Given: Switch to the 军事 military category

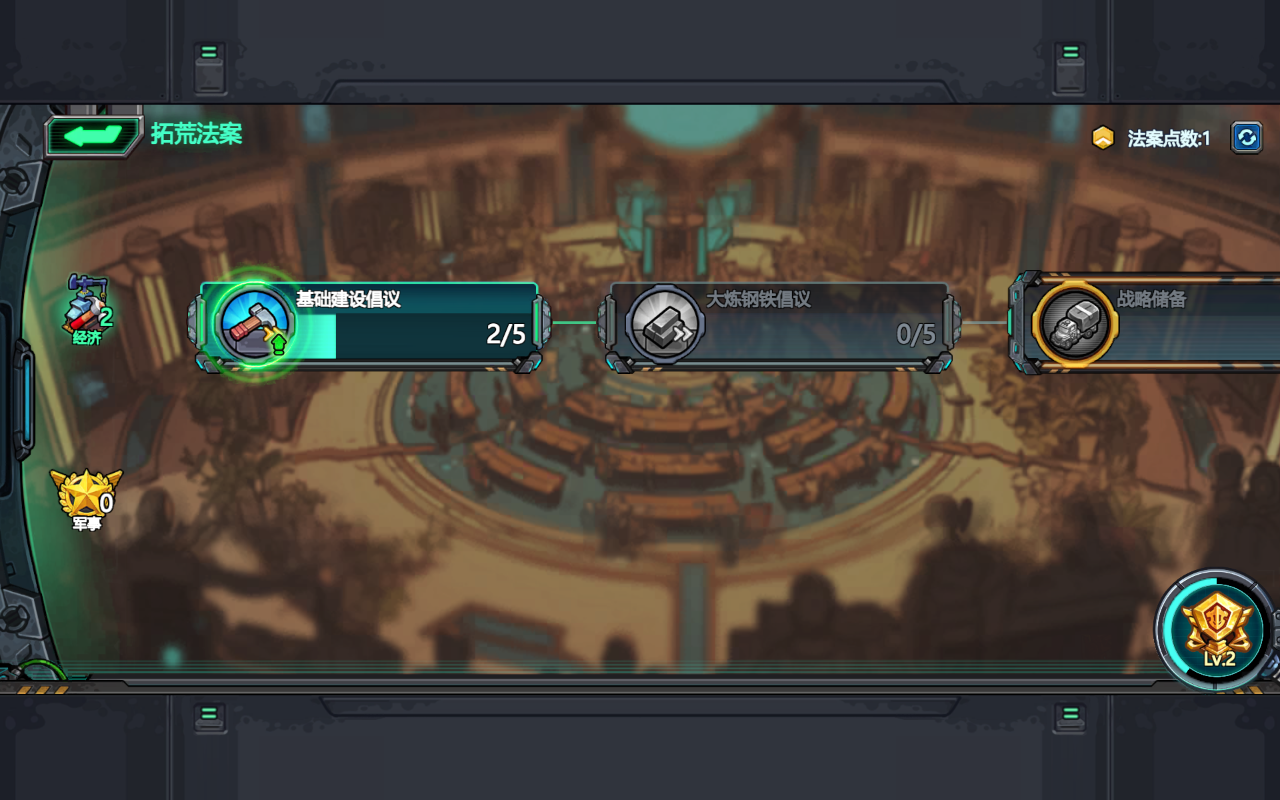Looking at the screenshot, I should click(87, 499).
